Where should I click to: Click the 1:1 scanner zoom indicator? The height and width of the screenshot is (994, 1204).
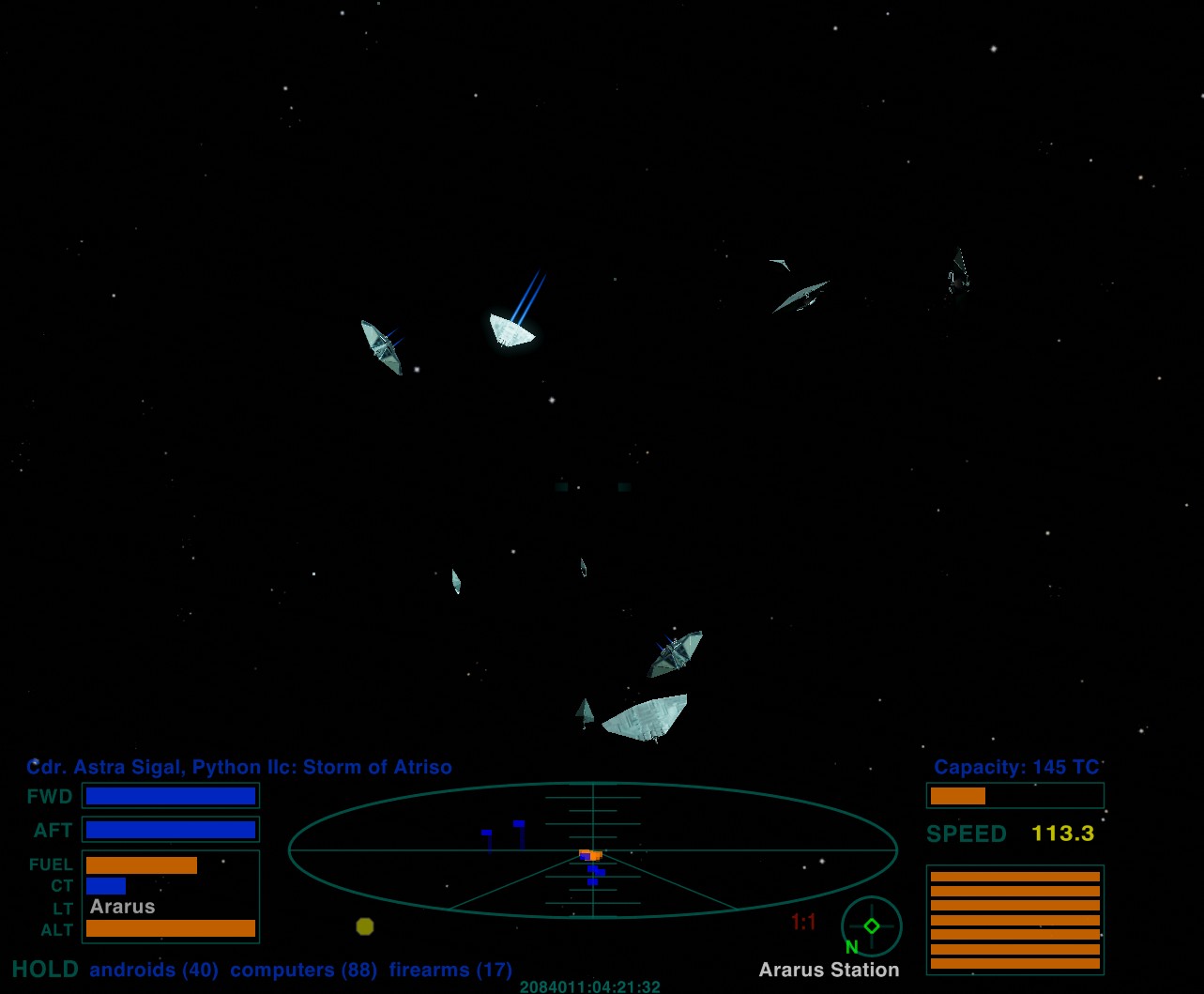tap(803, 923)
